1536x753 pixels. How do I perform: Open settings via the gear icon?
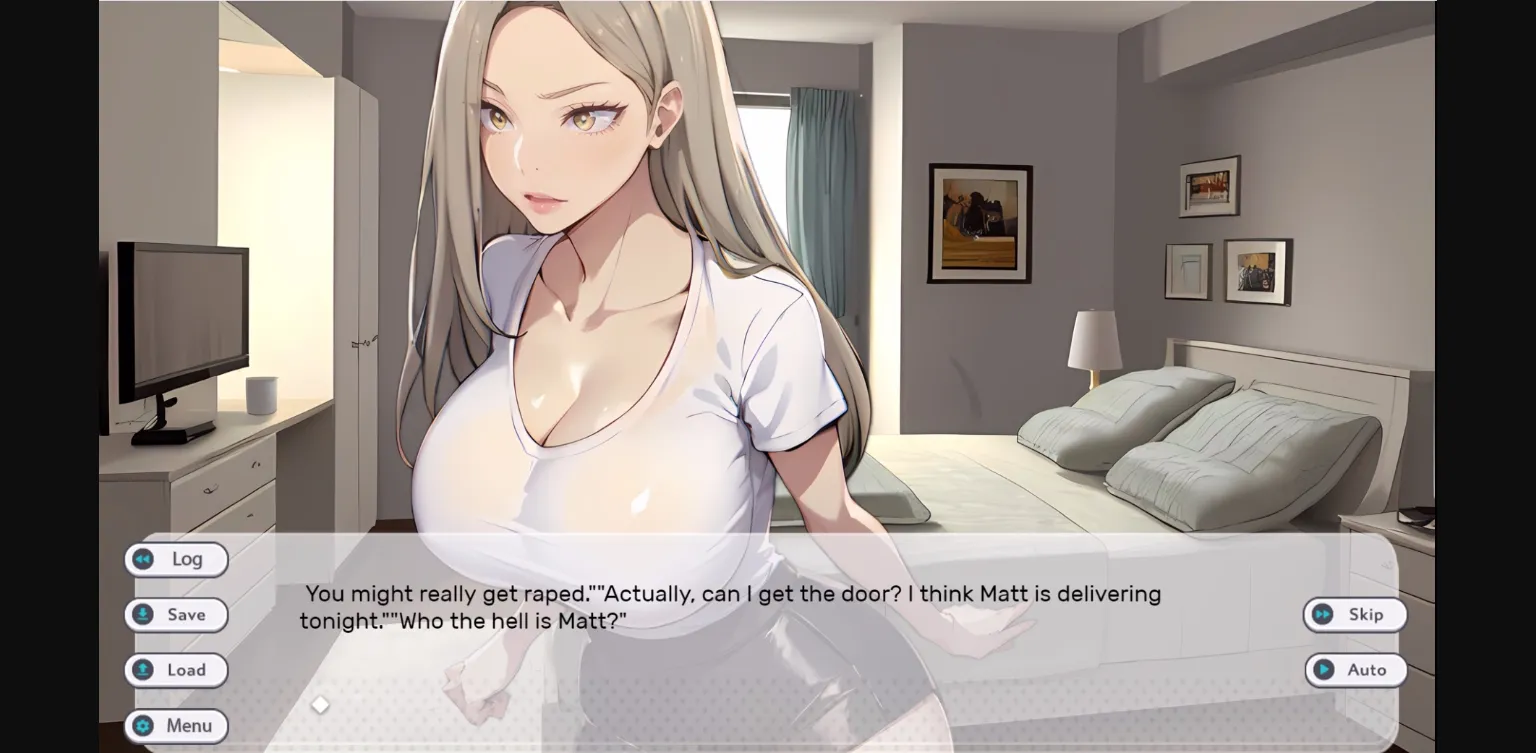pyautogui.click(x=141, y=726)
